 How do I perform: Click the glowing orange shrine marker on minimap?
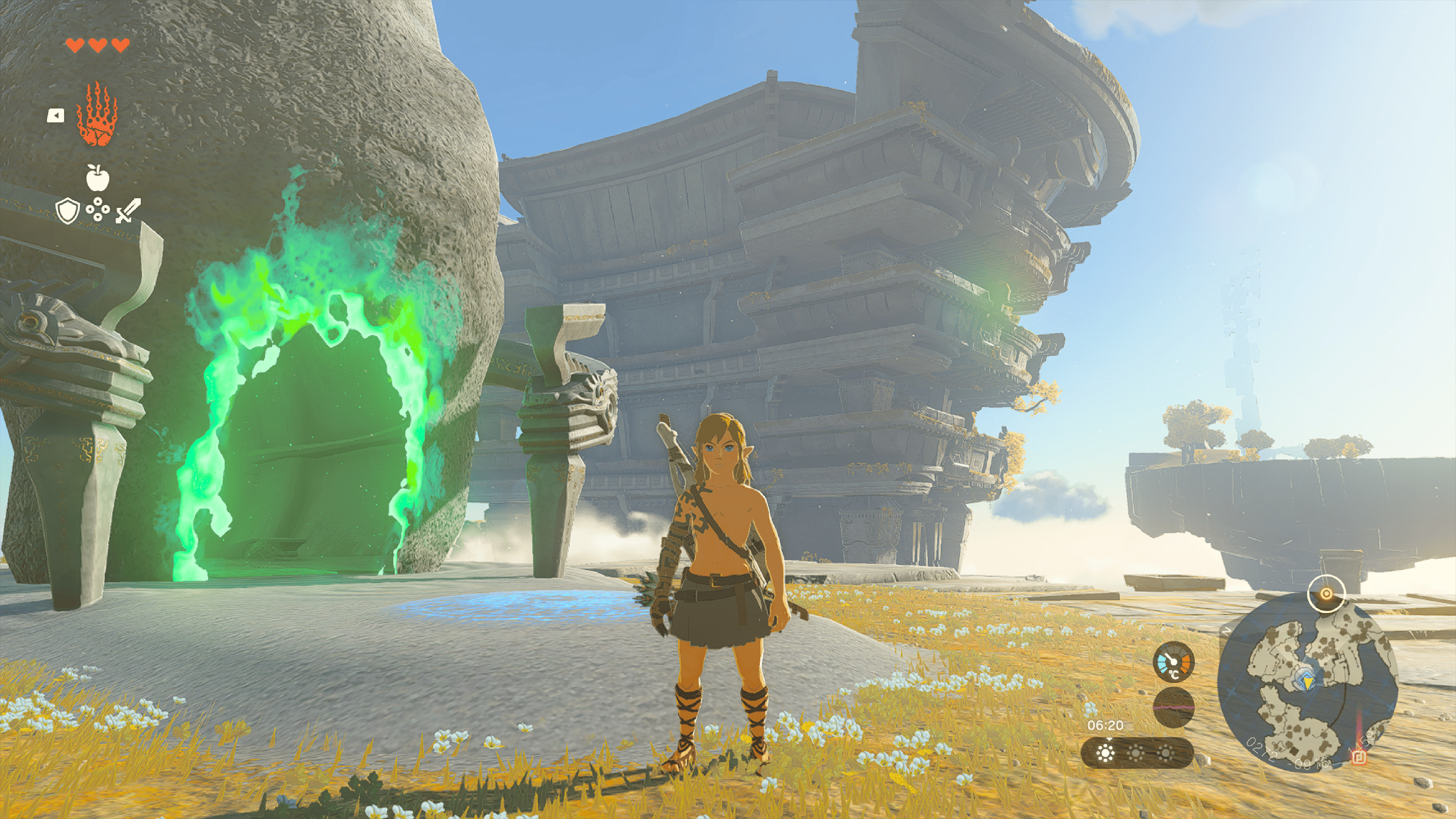click(1359, 758)
